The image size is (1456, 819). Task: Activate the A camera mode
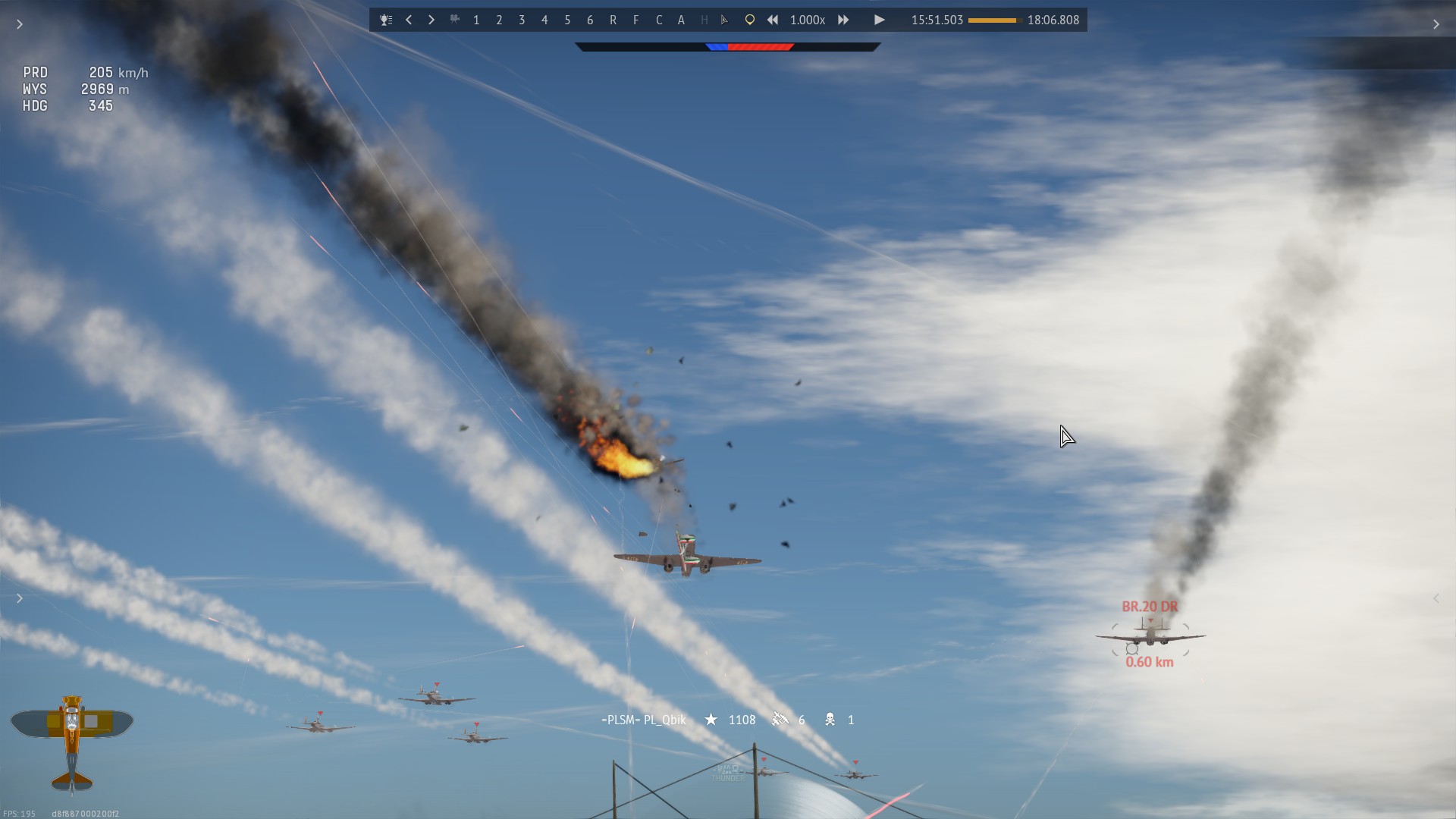click(681, 20)
